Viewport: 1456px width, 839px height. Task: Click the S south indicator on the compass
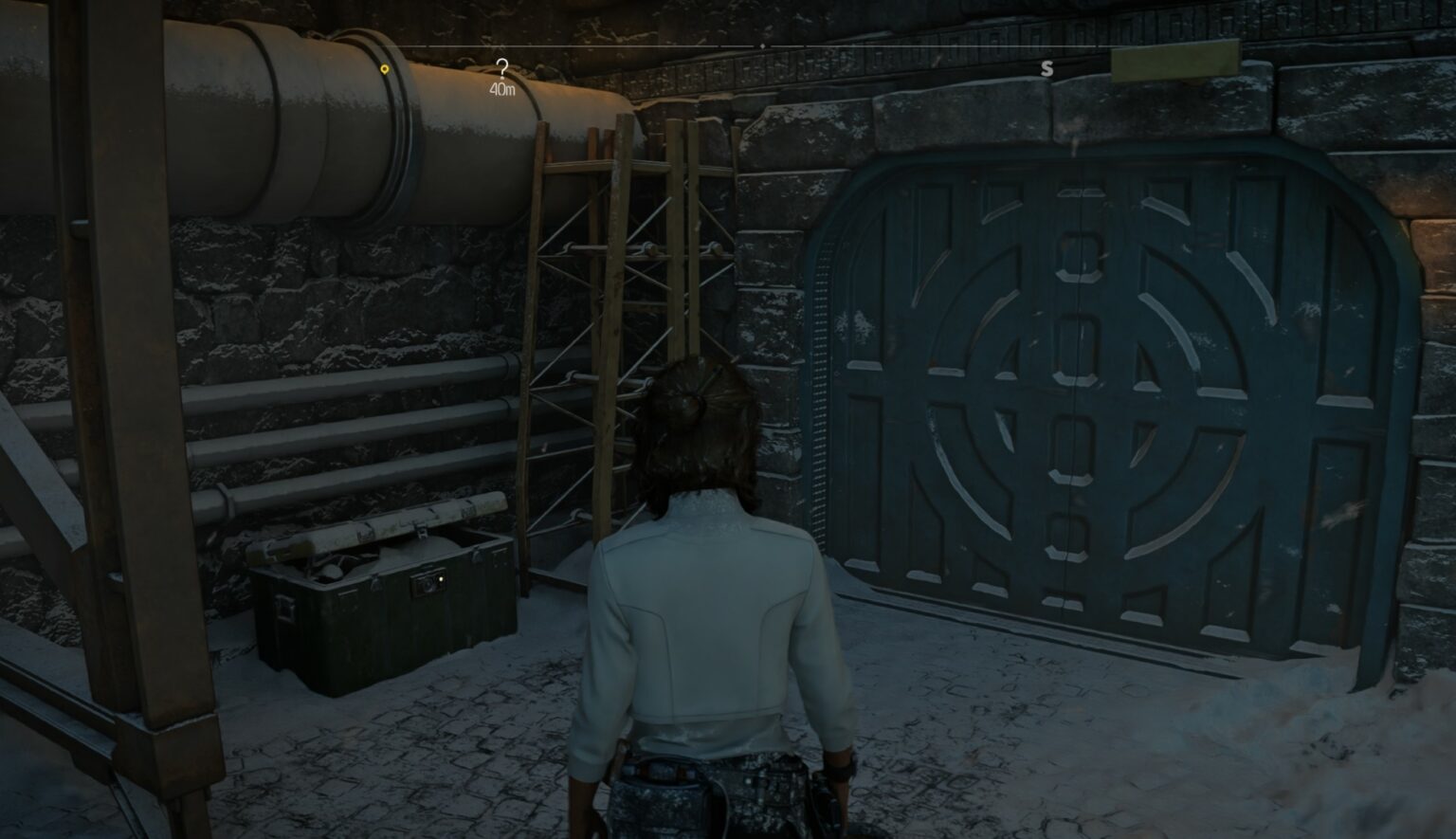point(1048,67)
